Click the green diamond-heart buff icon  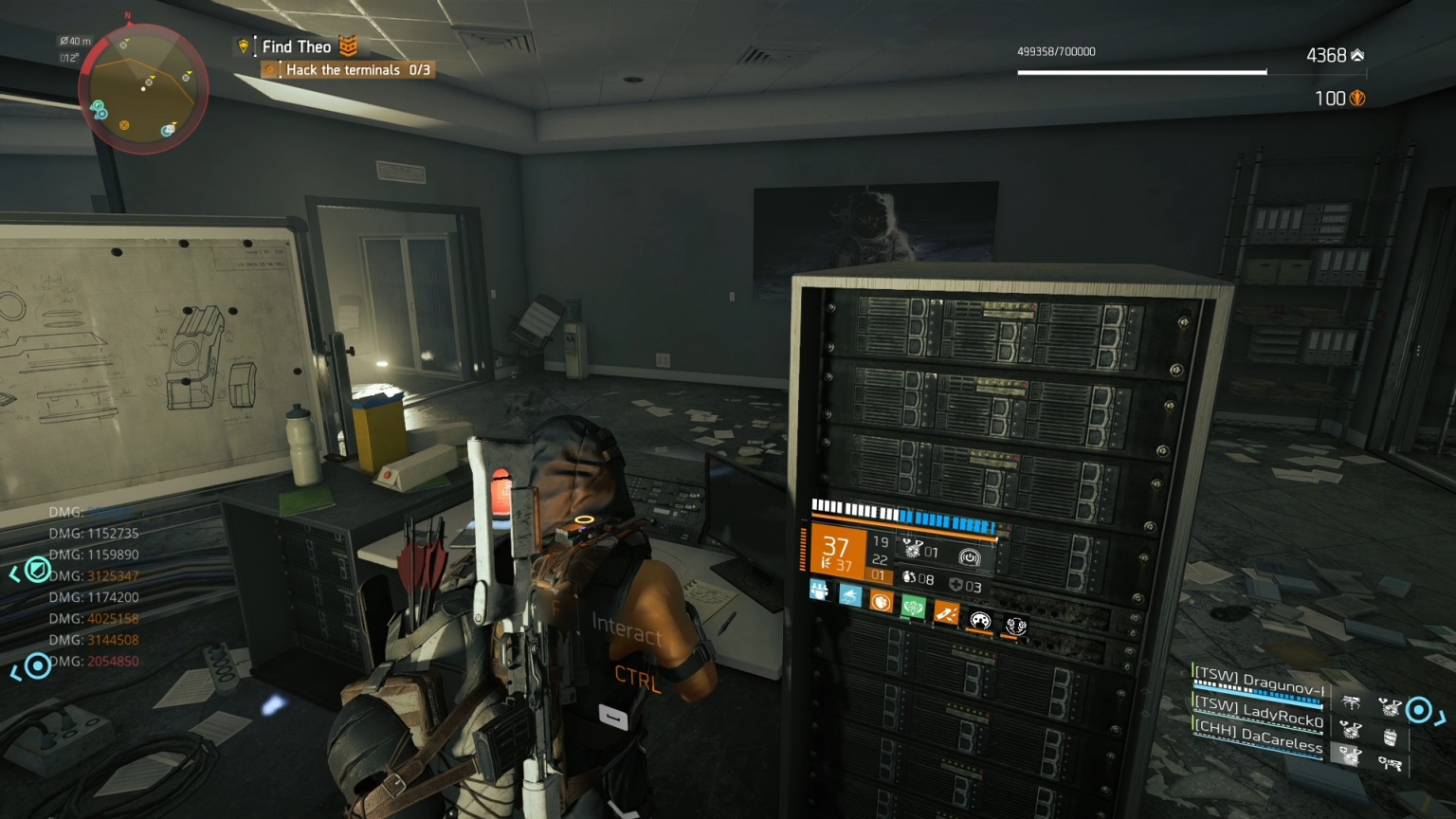(913, 607)
